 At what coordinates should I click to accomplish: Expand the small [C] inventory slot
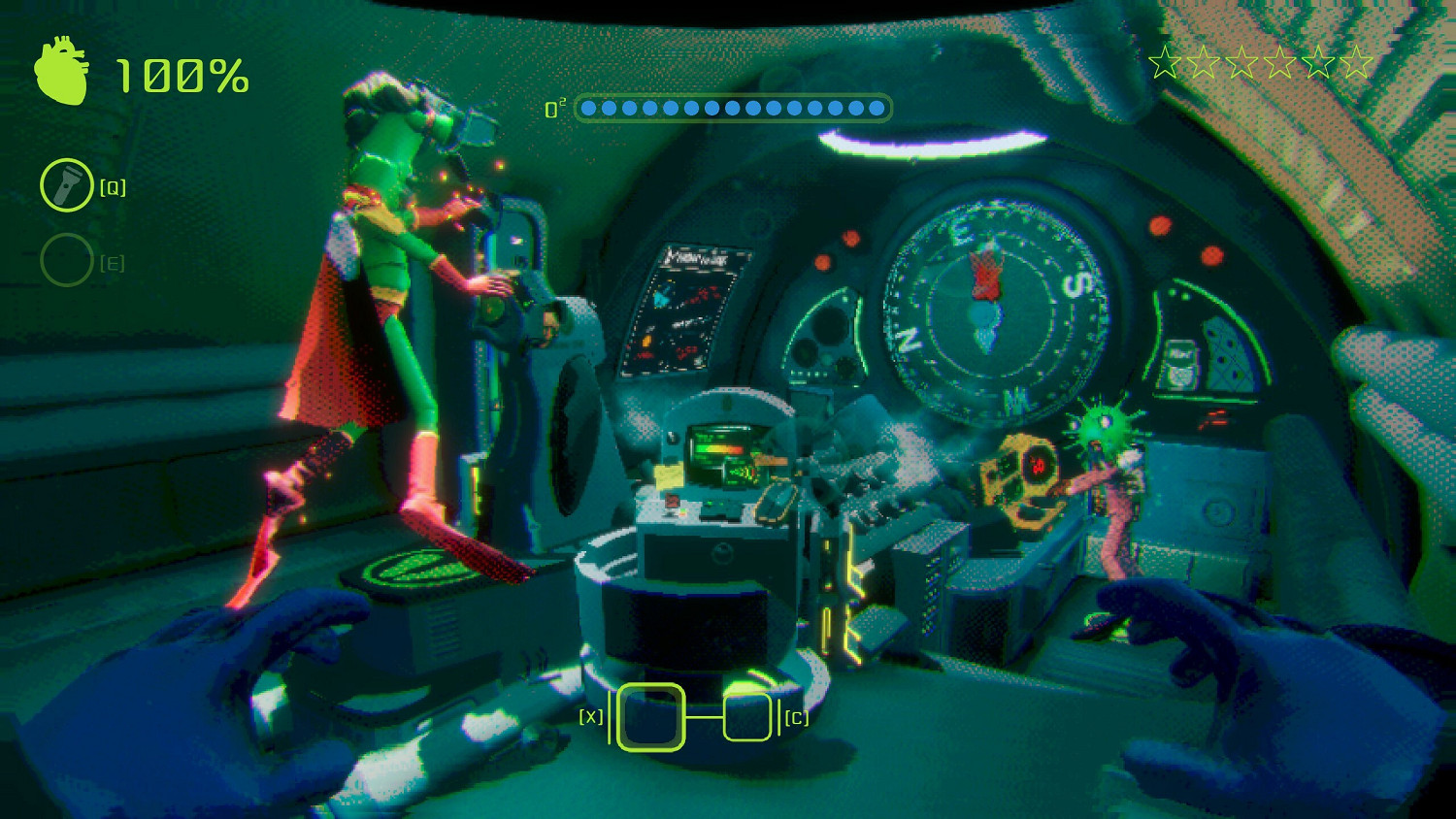747,718
